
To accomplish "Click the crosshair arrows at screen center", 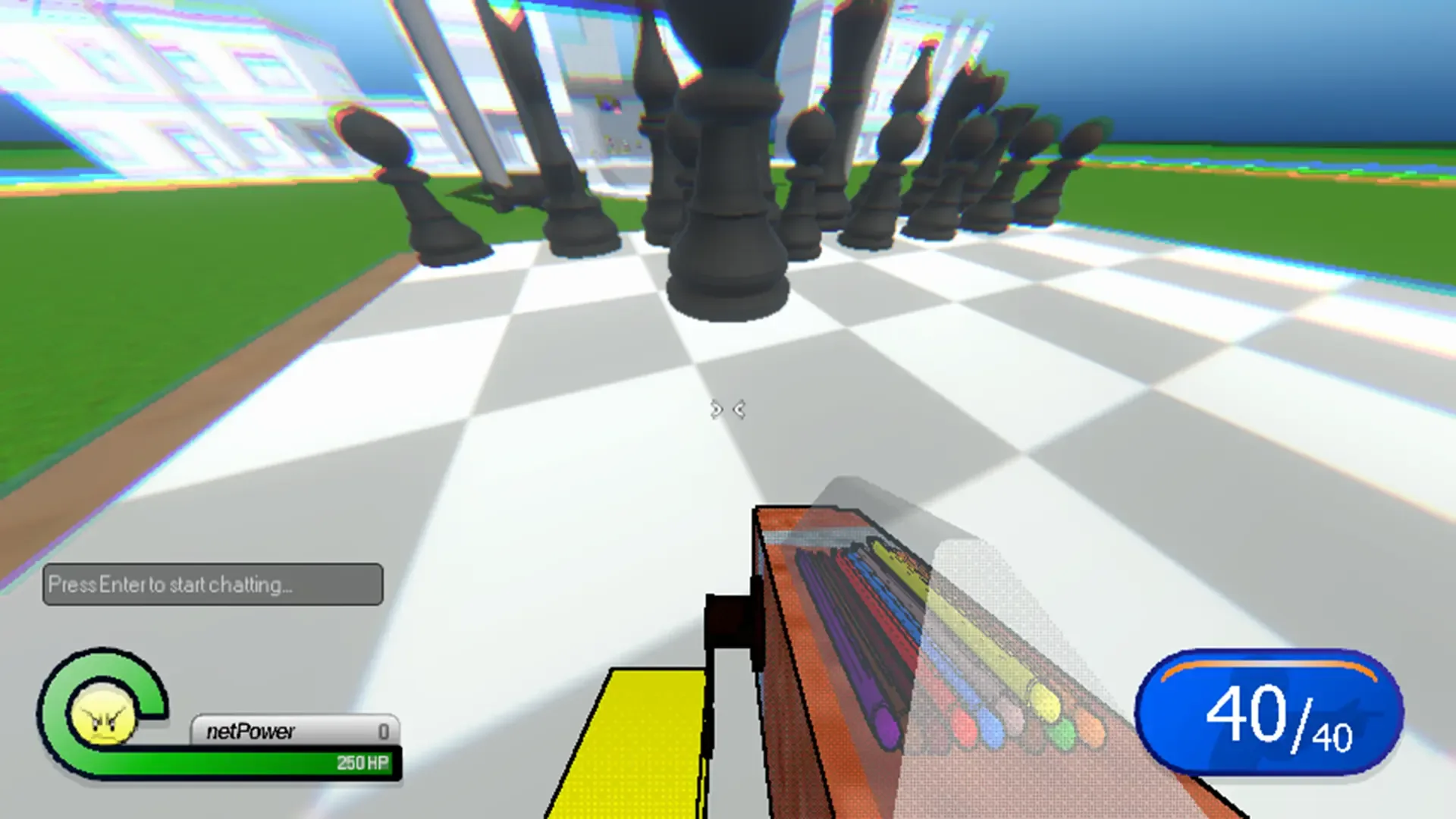I will [x=726, y=409].
